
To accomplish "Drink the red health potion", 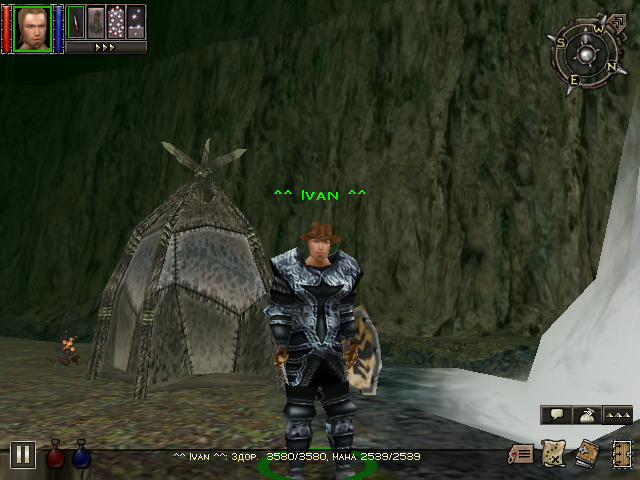I will click(56, 456).
